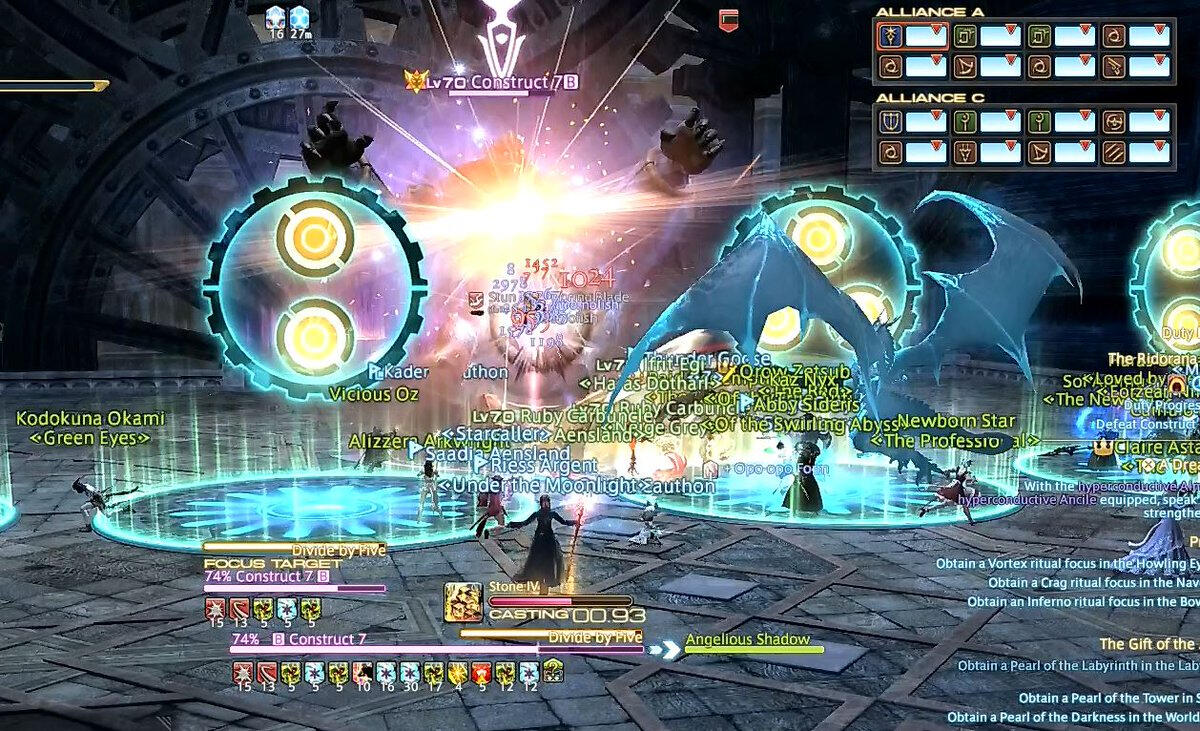Target the Bard in the Alliance A list
Viewport: 1200px width, 731px height.
[963, 67]
